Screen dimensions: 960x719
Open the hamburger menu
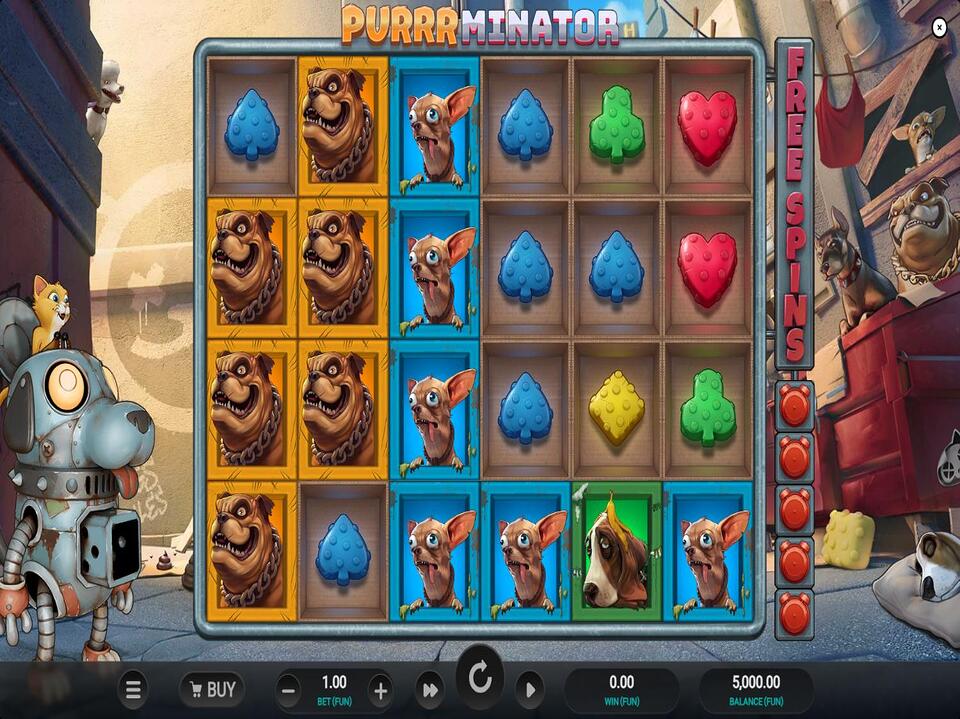pyautogui.click(x=133, y=689)
